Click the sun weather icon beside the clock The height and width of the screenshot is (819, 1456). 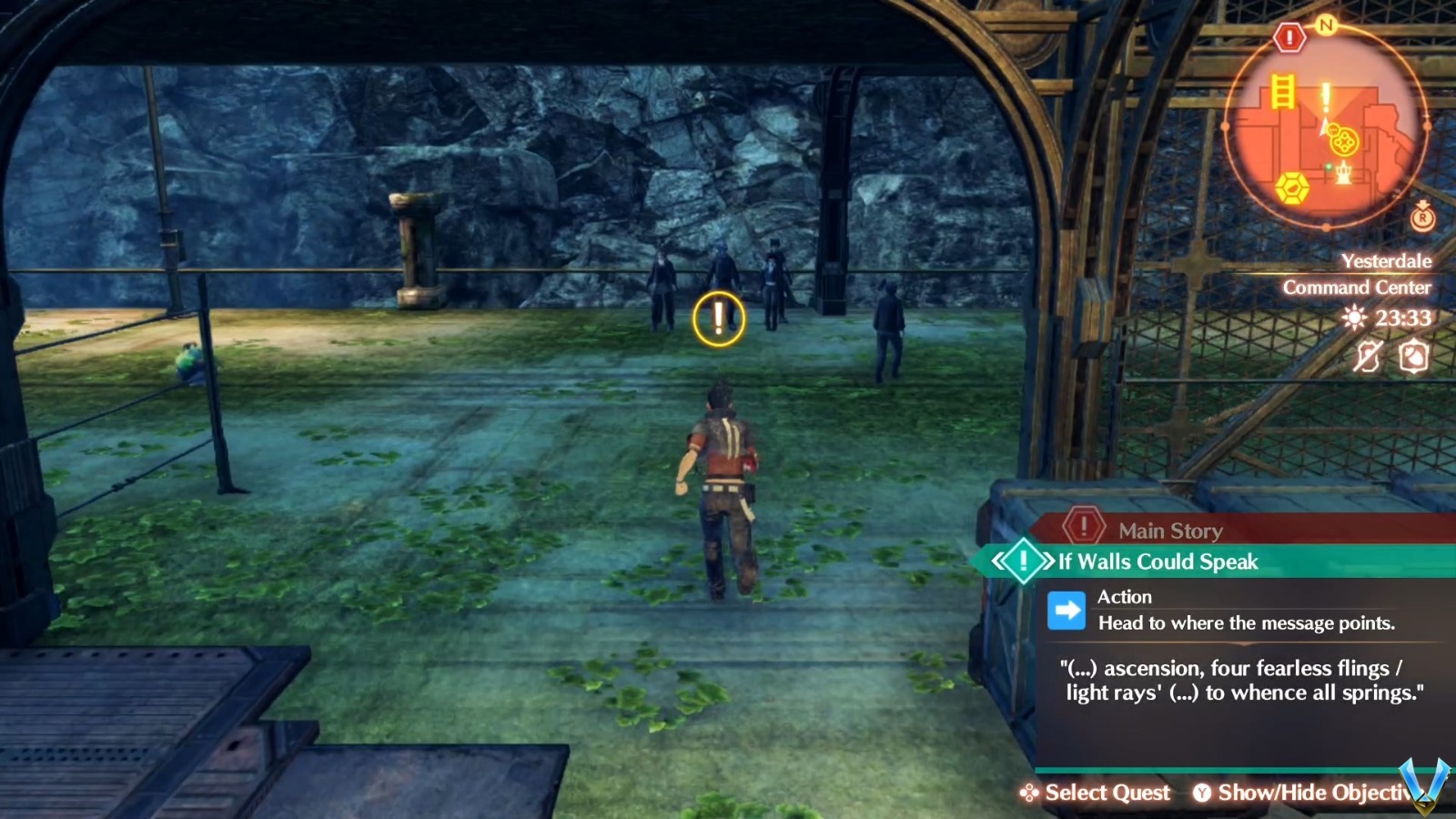[1354, 317]
